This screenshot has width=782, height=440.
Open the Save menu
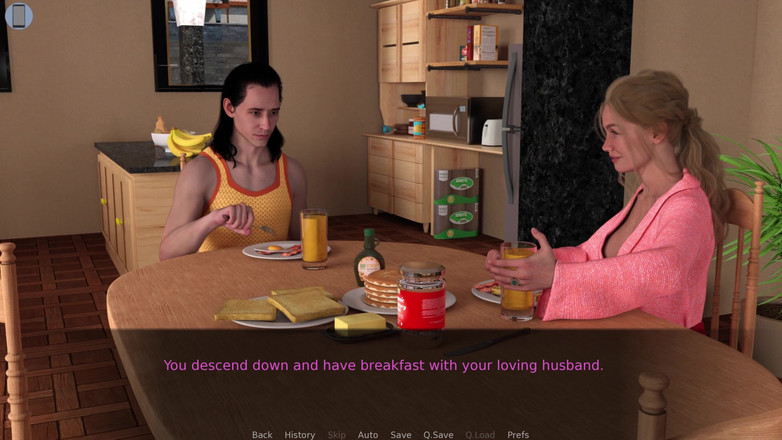click(x=401, y=434)
